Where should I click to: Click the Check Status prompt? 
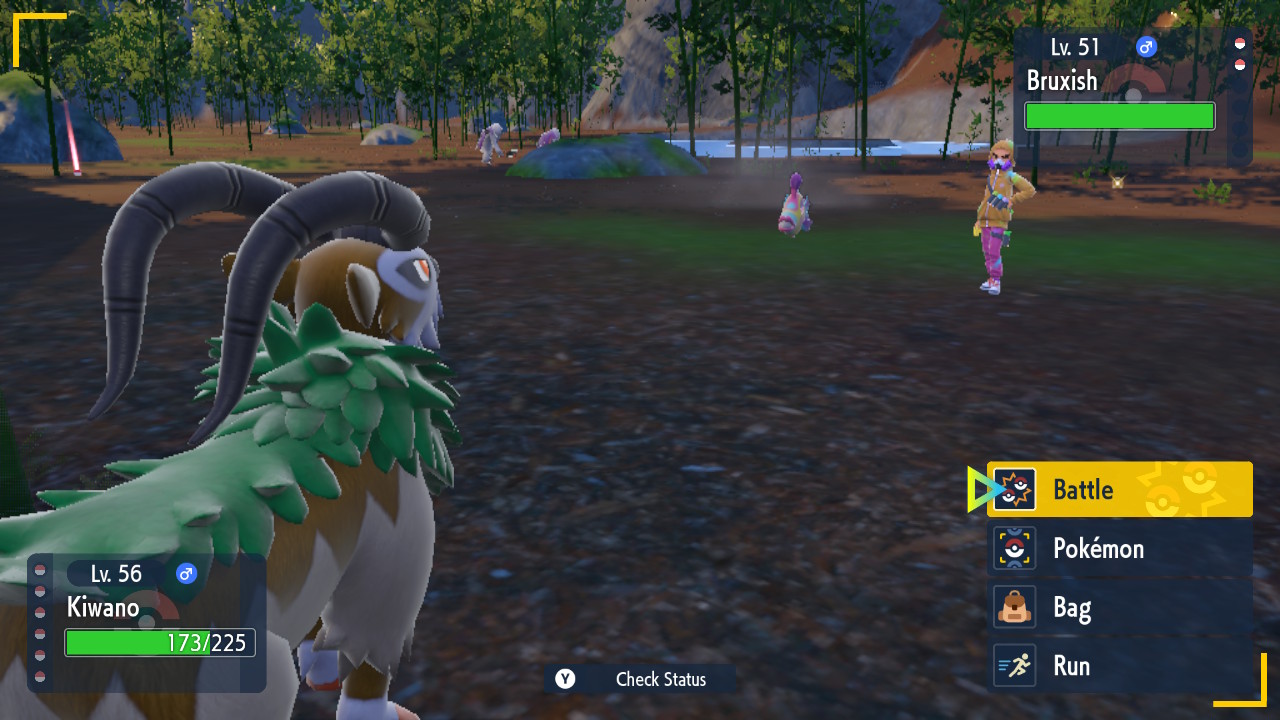[x=640, y=679]
